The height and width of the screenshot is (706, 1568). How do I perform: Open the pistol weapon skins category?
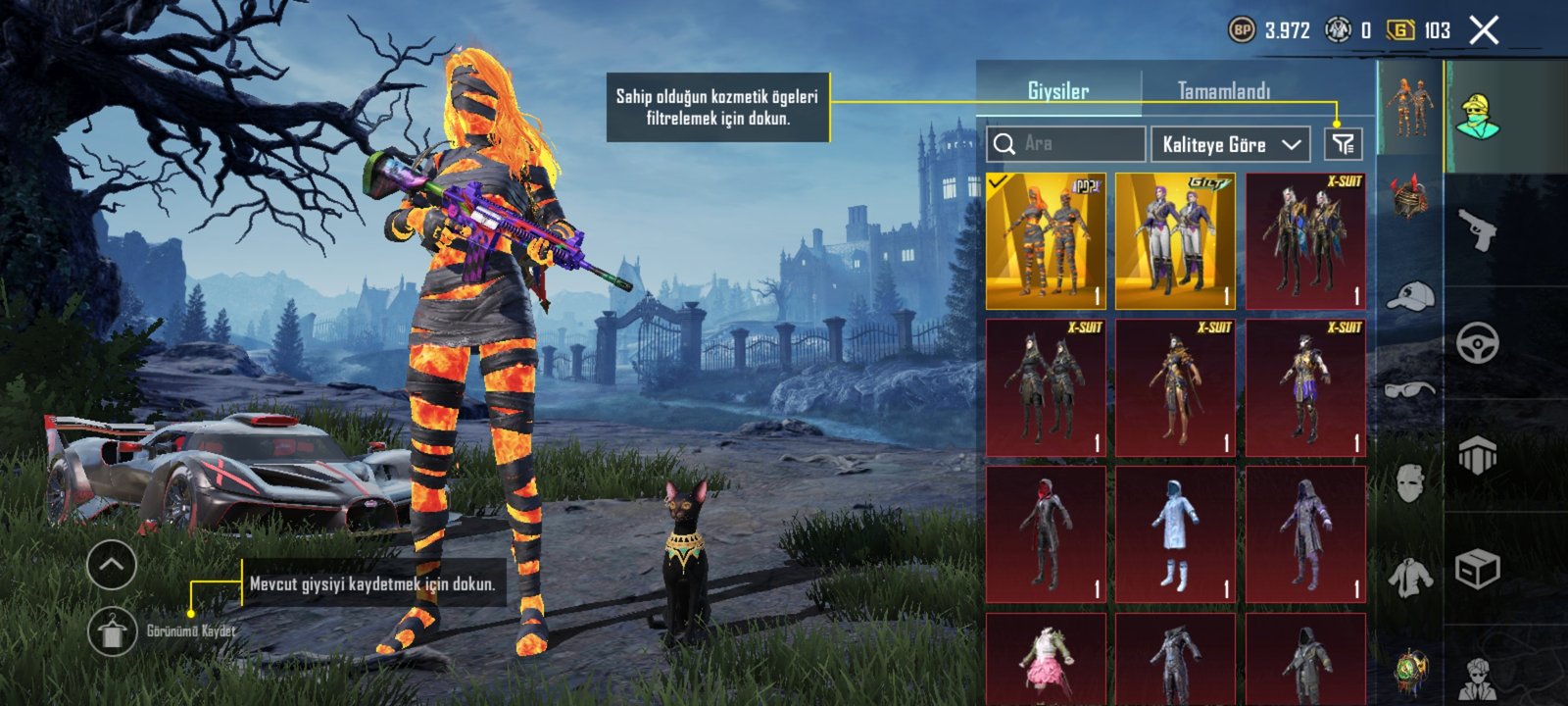click(x=1478, y=230)
